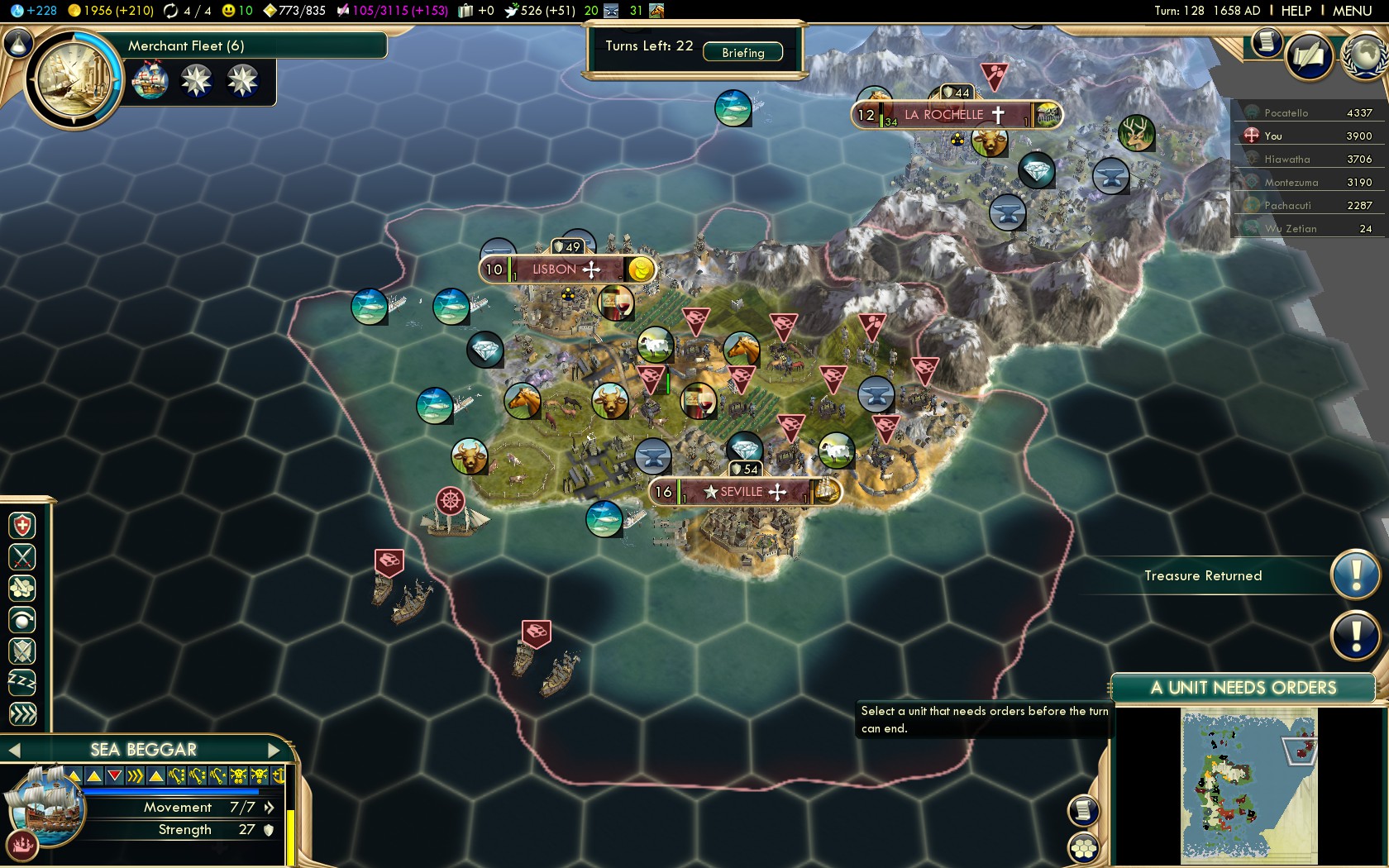Viewport: 1389px width, 868px height.
Task: Open the diplomacy globe button
Action: click(1366, 56)
